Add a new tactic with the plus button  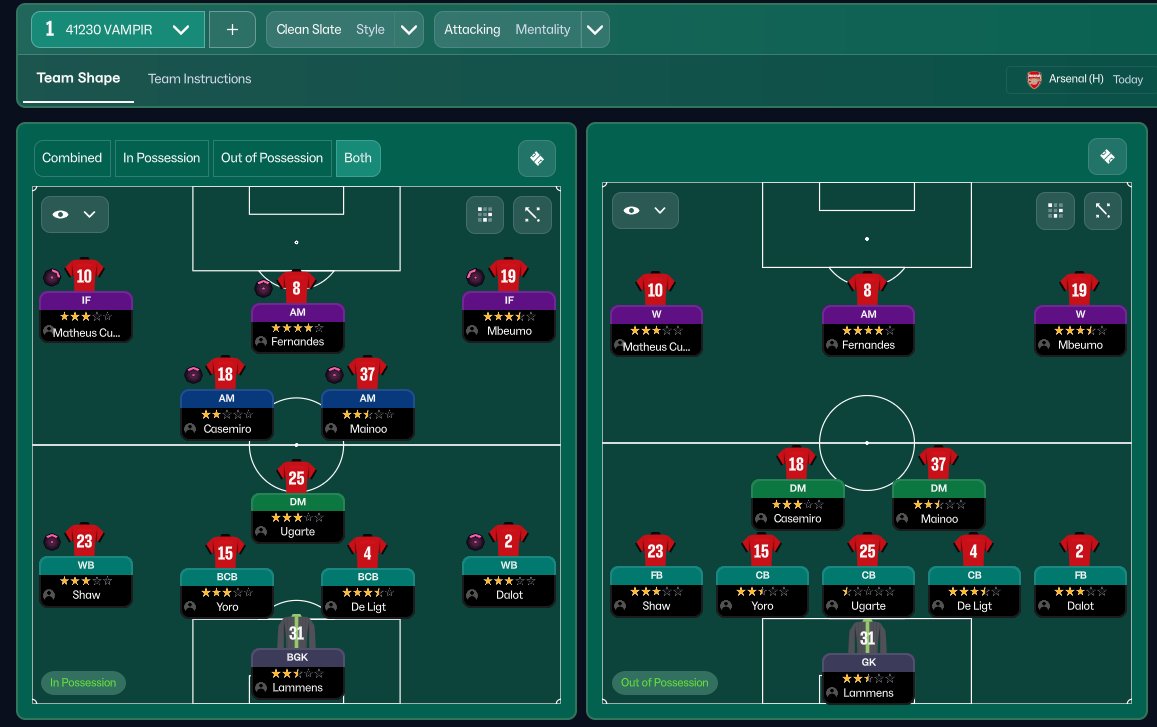click(x=232, y=30)
